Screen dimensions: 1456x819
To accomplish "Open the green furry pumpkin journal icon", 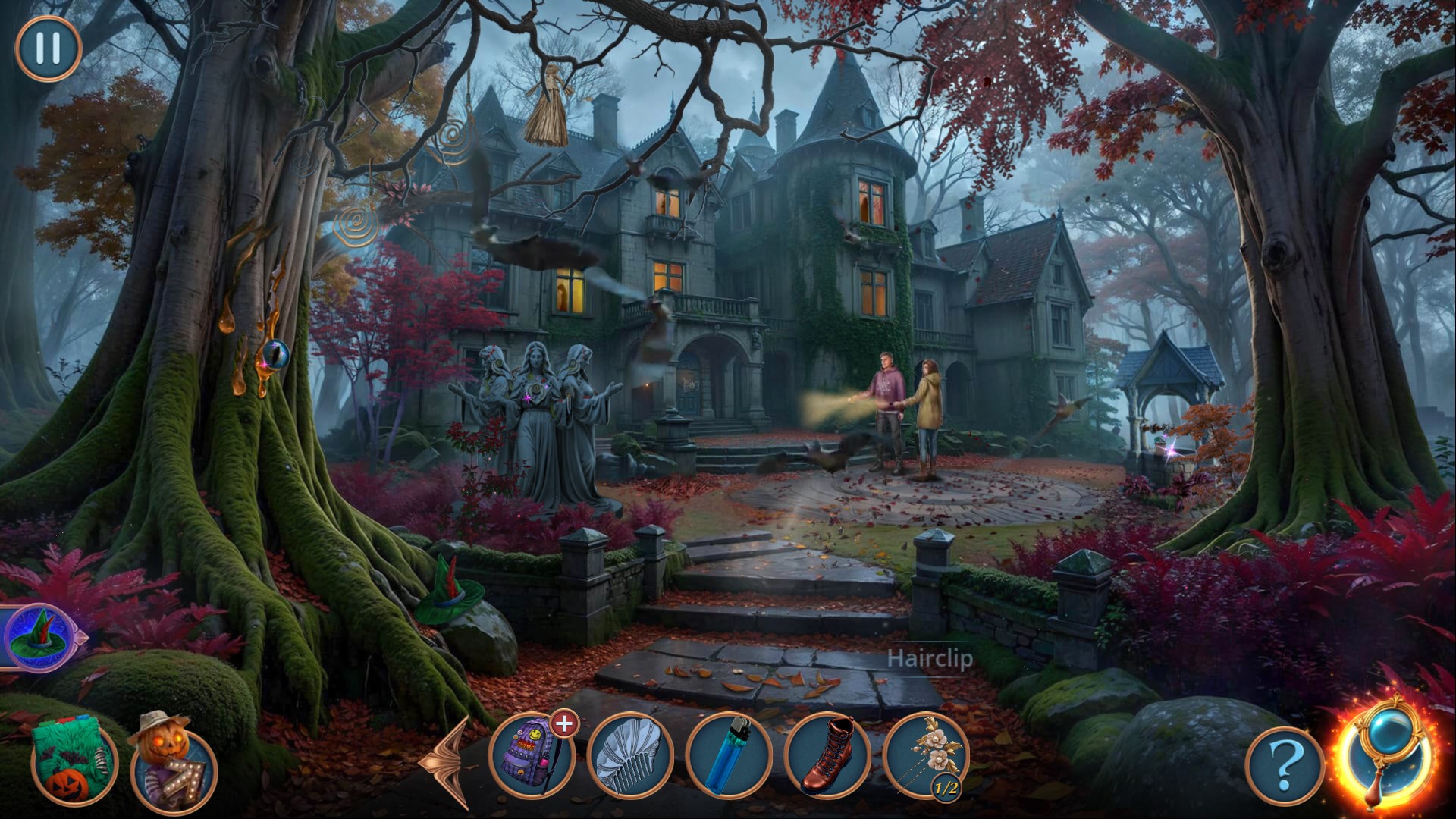I will [74, 762].
